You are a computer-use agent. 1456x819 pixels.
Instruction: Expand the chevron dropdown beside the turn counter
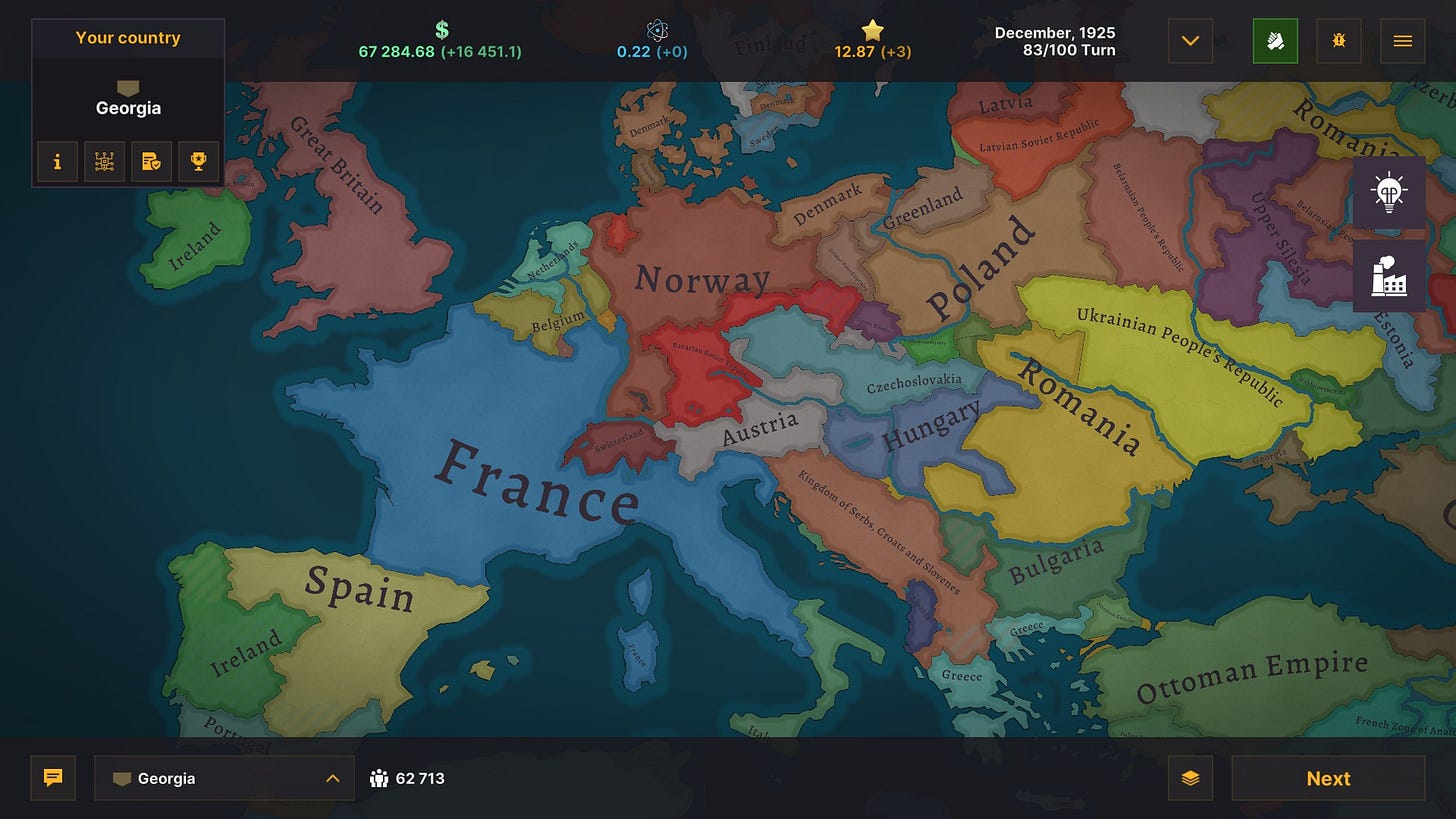(1189, 41)
